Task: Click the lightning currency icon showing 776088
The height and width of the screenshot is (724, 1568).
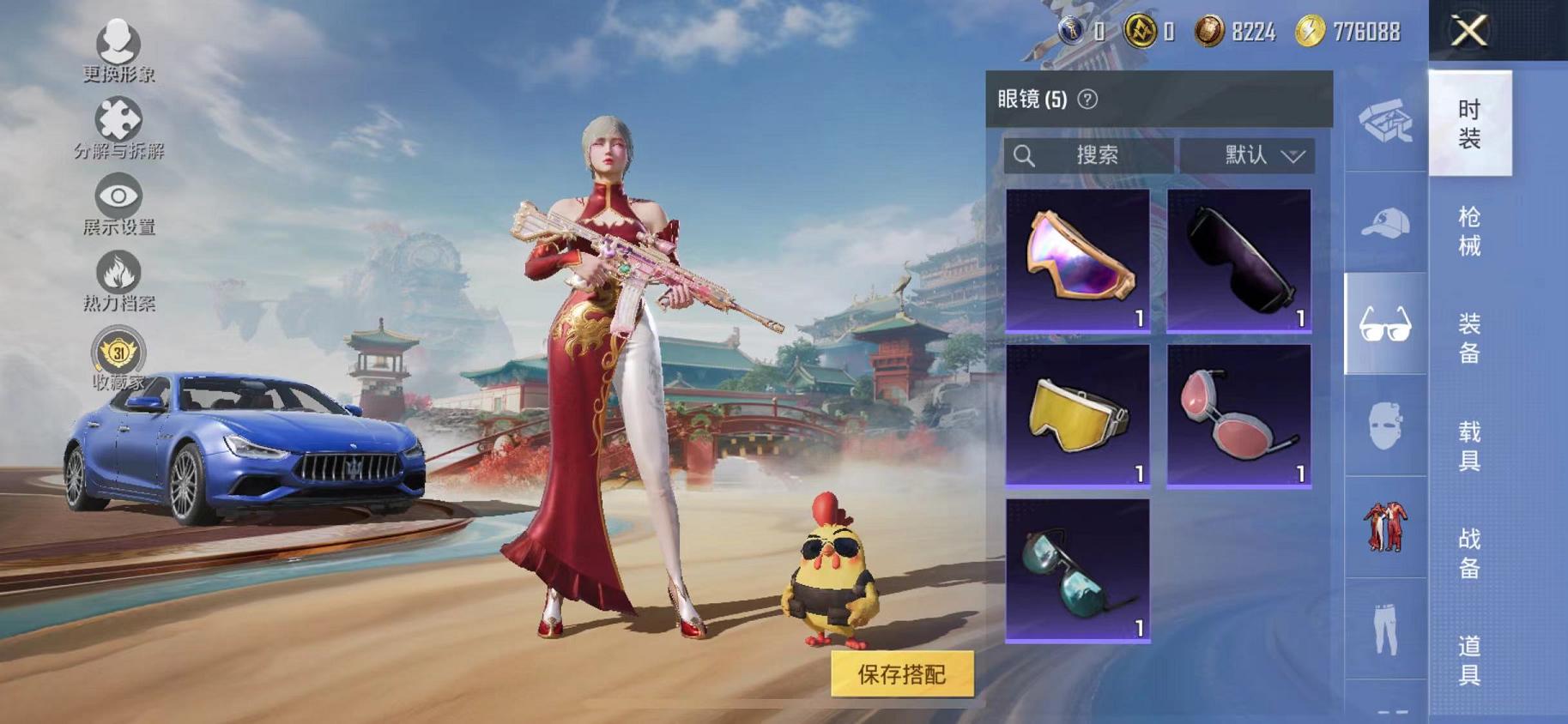Action: (x=1311, y=31)
